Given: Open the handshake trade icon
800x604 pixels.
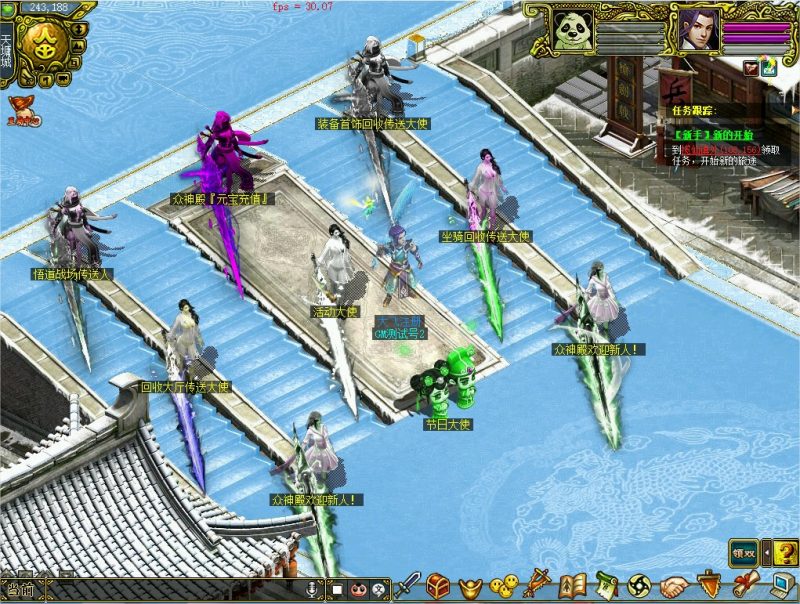Looking at the screenshot, I should pyautogui.click(x=675, y=585).
